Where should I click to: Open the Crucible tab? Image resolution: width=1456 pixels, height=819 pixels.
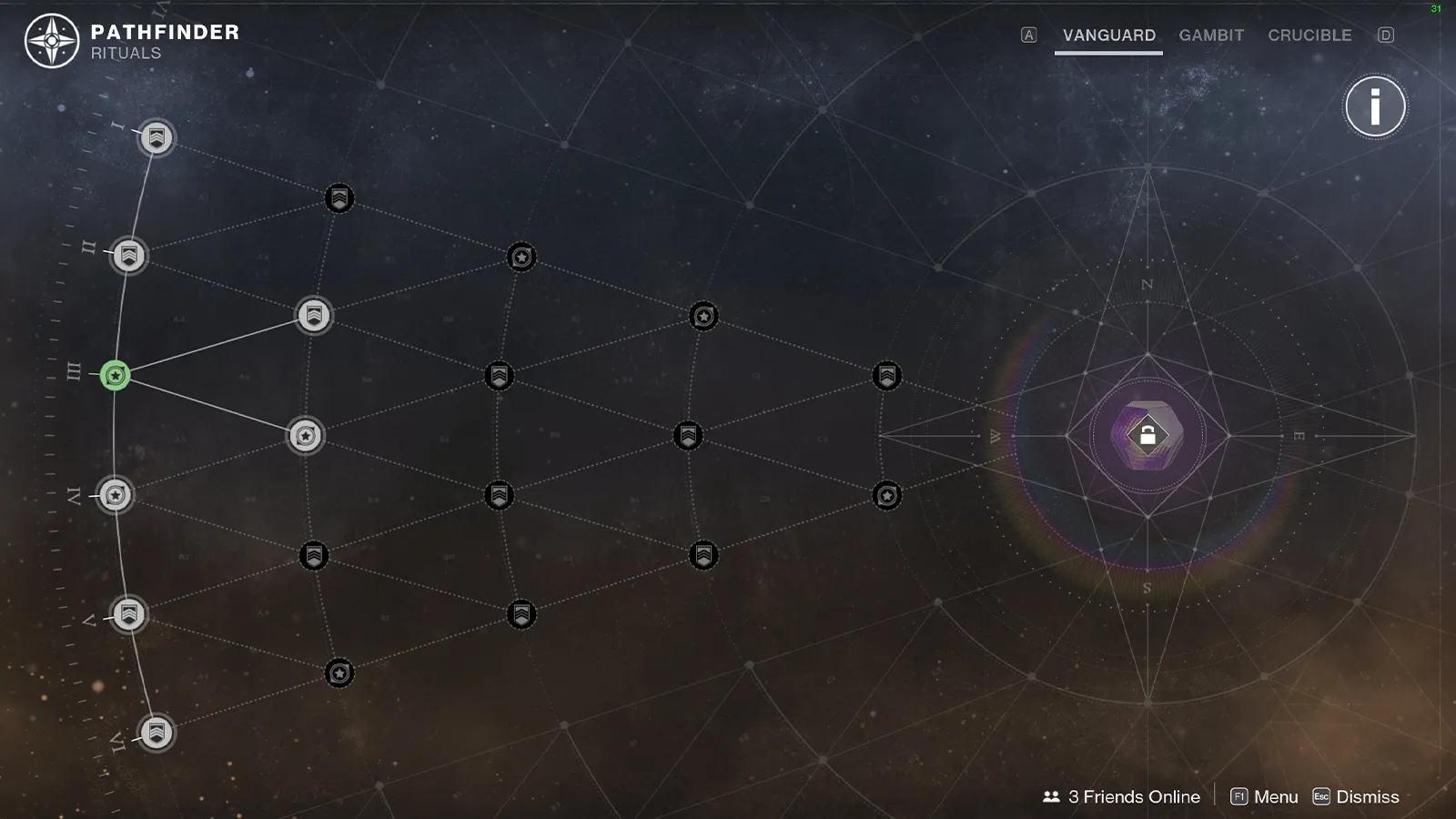pos(1309,35)
